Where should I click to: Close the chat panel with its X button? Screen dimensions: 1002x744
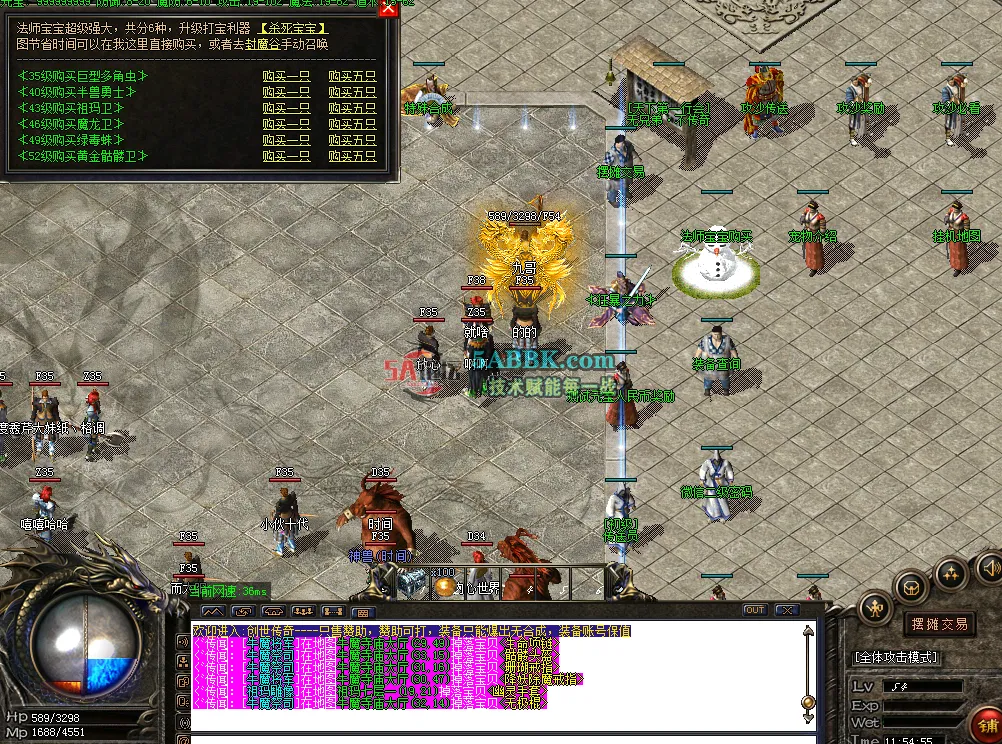point(787,610)
